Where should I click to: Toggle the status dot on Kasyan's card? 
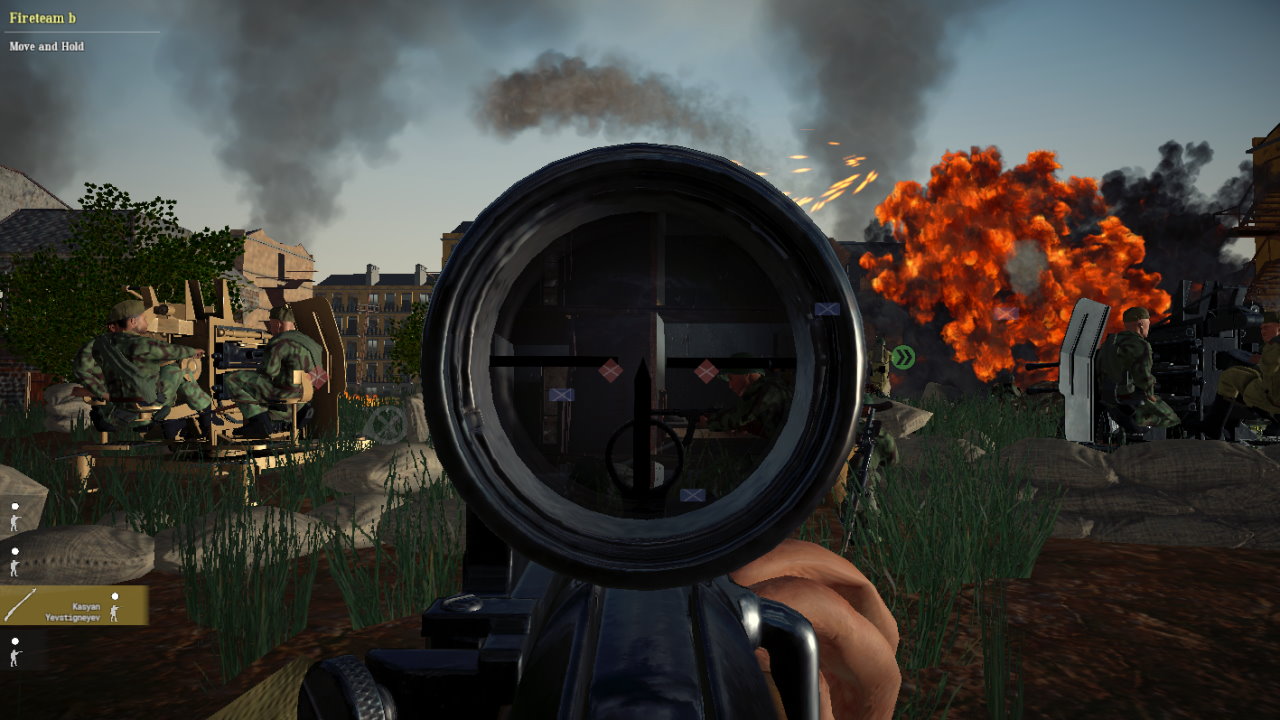tap(116, 596)
